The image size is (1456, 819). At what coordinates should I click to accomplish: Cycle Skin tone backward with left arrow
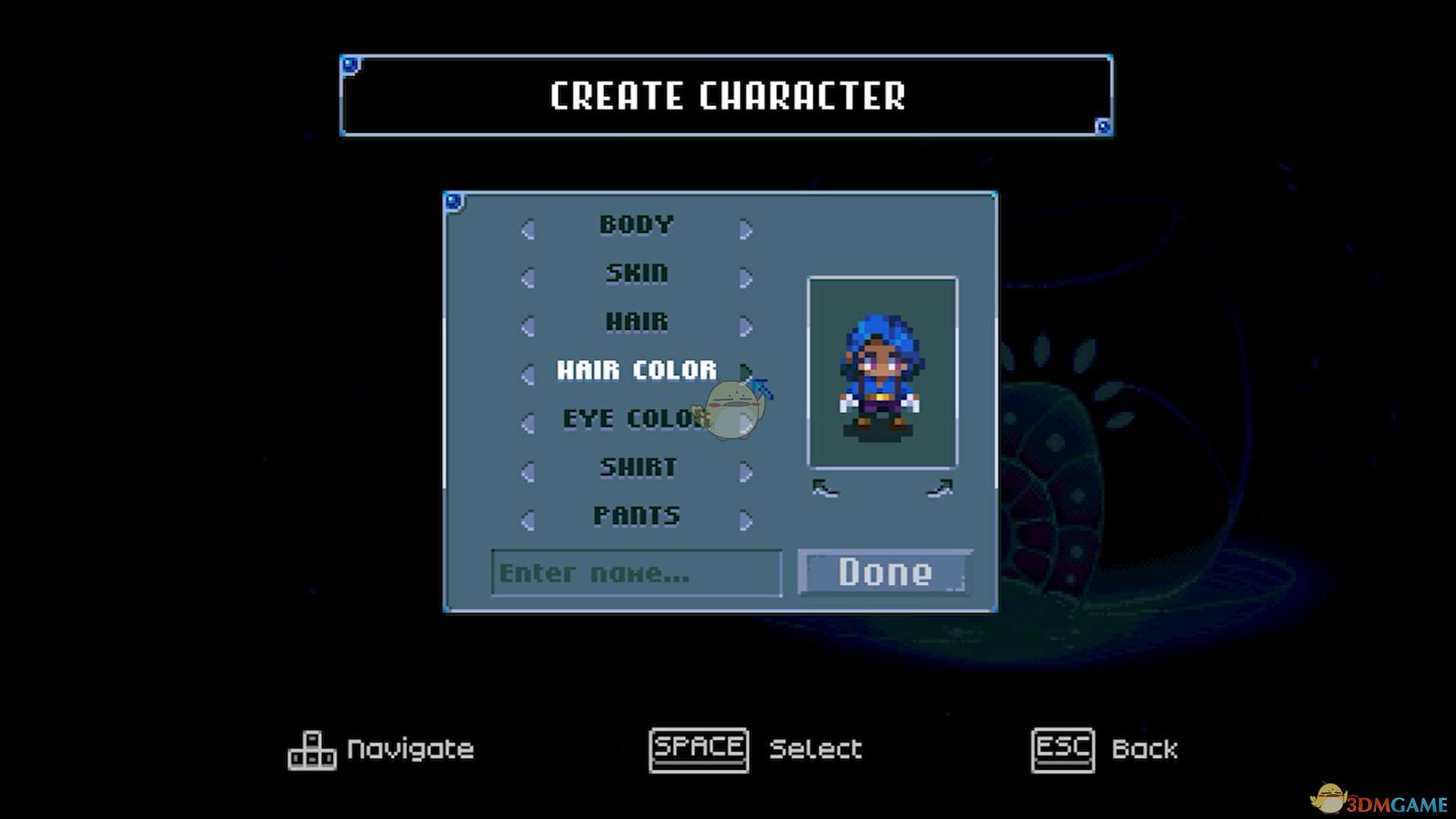(528, 278)
